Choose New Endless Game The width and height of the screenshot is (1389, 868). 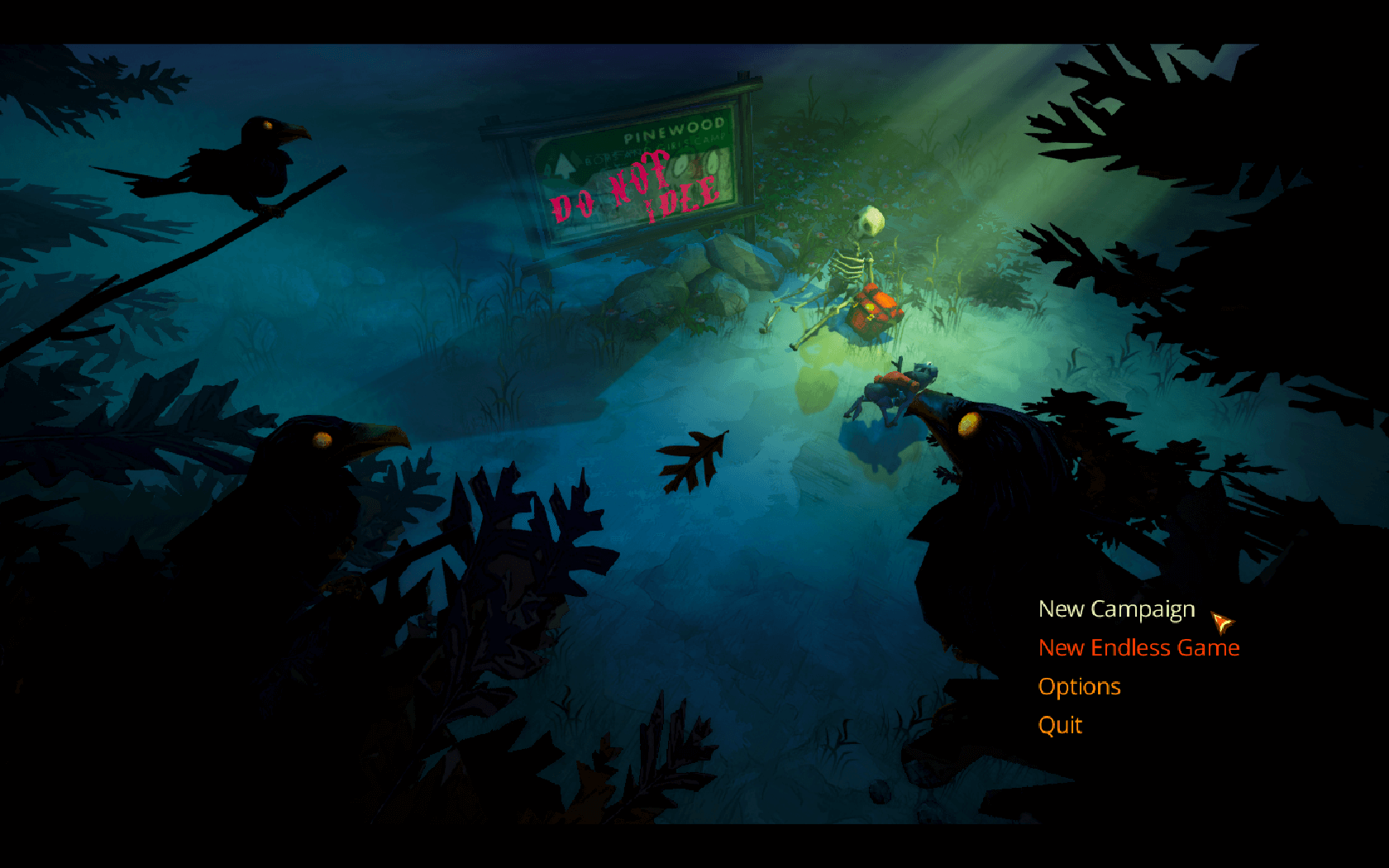pos(1138,648)
